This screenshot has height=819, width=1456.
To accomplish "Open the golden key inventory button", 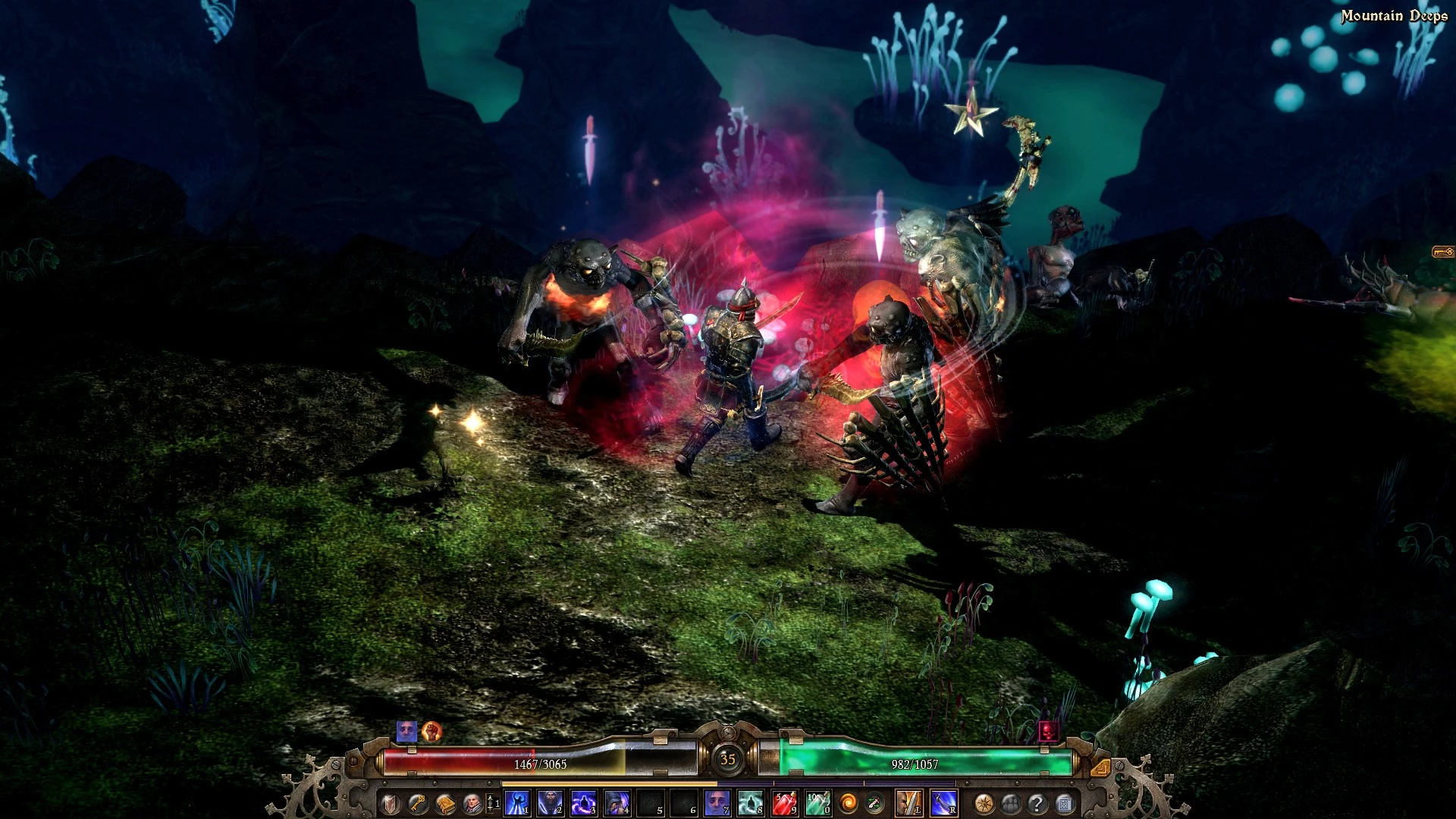I will point(418,803).
